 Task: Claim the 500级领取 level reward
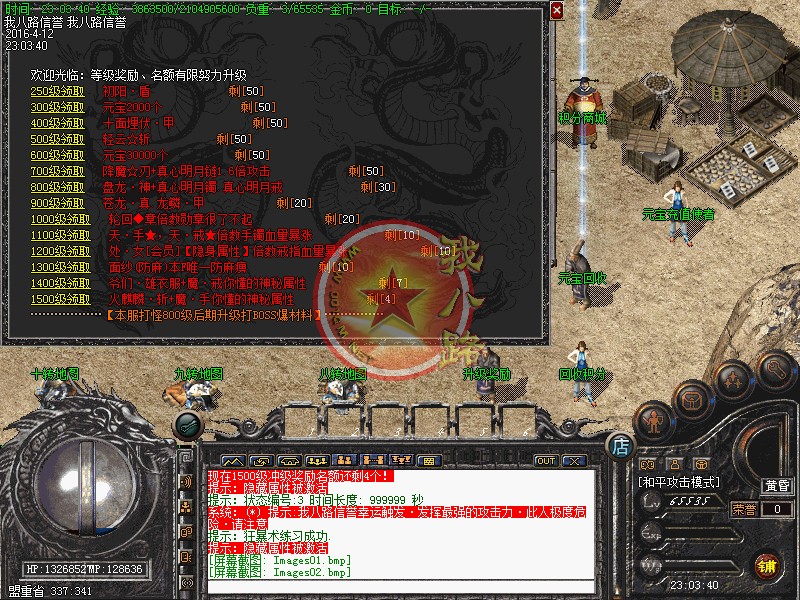coord(58,139)
